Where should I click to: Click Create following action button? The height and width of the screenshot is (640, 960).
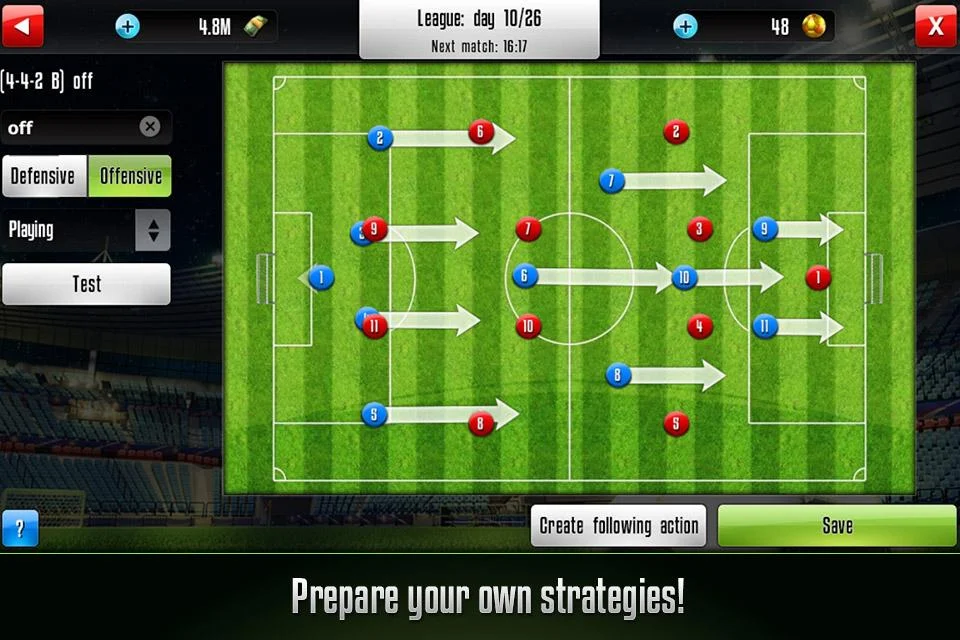pyautogui.click(x=618, y=526)
